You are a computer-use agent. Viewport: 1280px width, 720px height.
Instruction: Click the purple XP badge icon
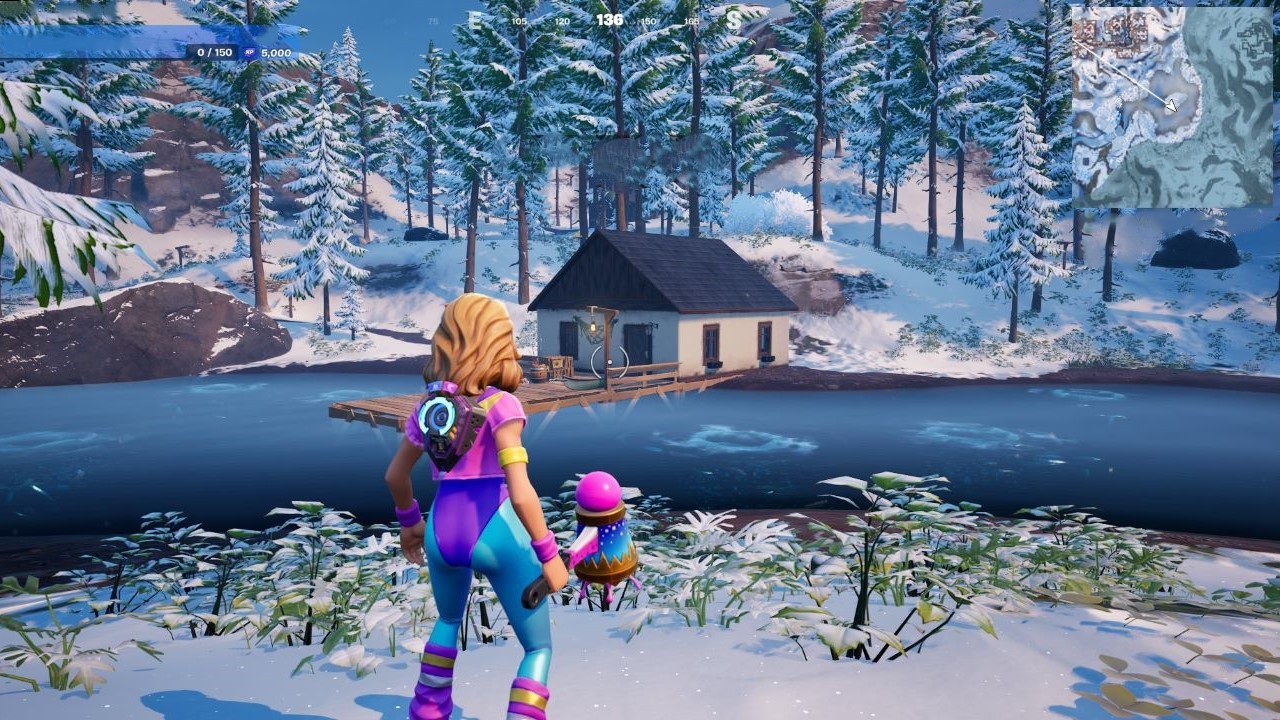[x=250, y=50]
